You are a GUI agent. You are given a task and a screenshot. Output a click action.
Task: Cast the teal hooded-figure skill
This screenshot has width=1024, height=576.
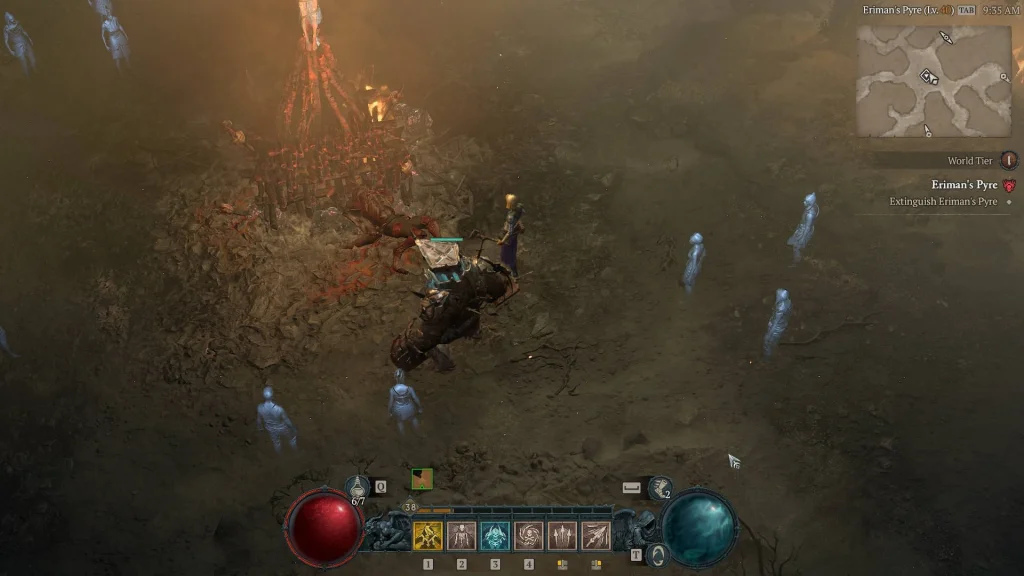pos(495,536)
